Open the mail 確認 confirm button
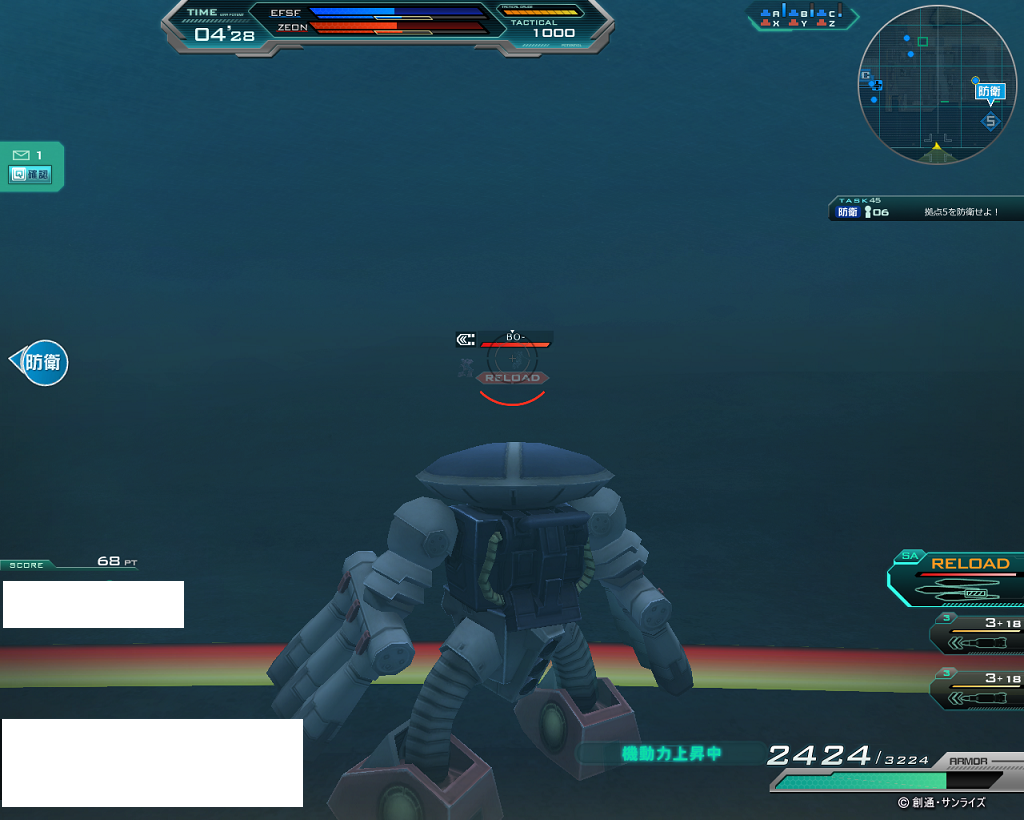Viewport: 1024px width, 820px height. point(31,175)
